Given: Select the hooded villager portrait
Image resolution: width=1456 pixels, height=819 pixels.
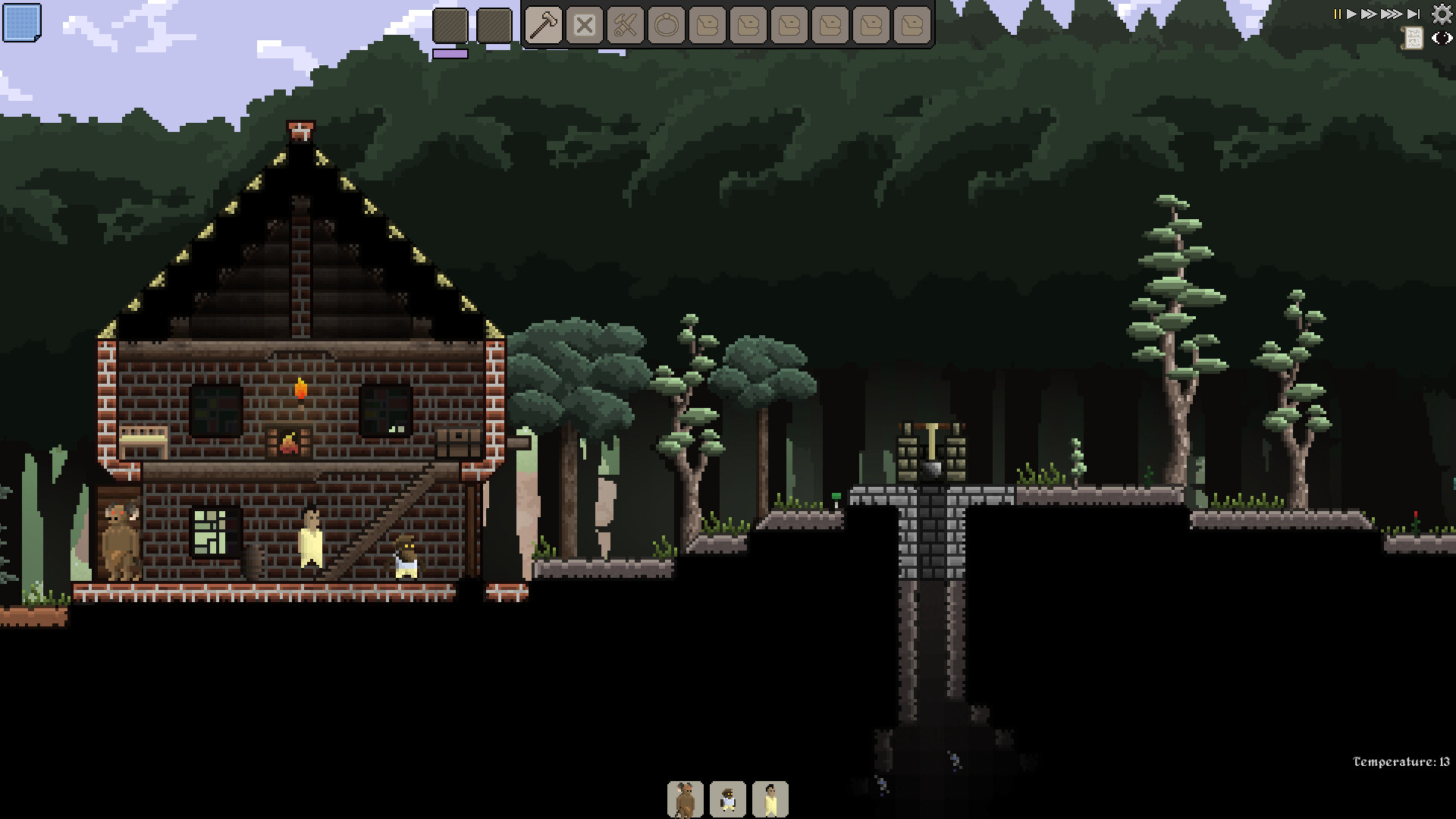Looking at the screenshot, I should click(728, 800).
